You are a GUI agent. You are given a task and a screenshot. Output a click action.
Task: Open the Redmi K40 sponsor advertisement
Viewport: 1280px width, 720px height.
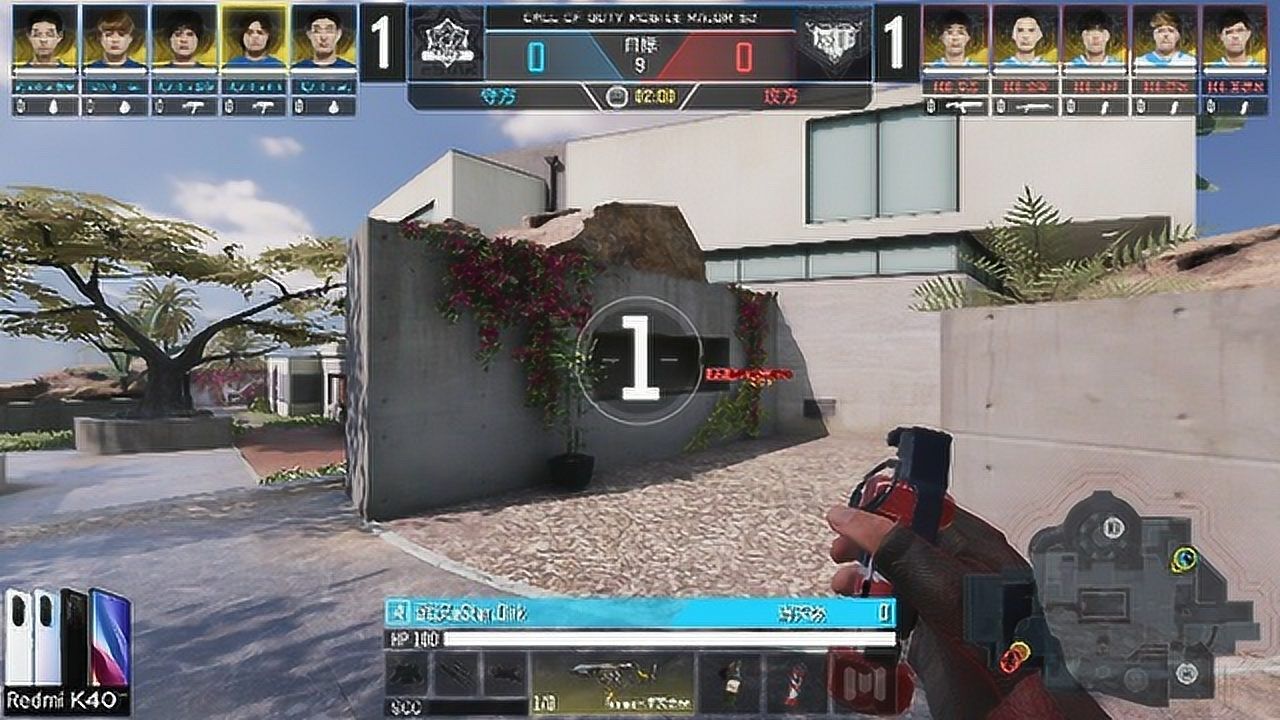coord(68,650)
